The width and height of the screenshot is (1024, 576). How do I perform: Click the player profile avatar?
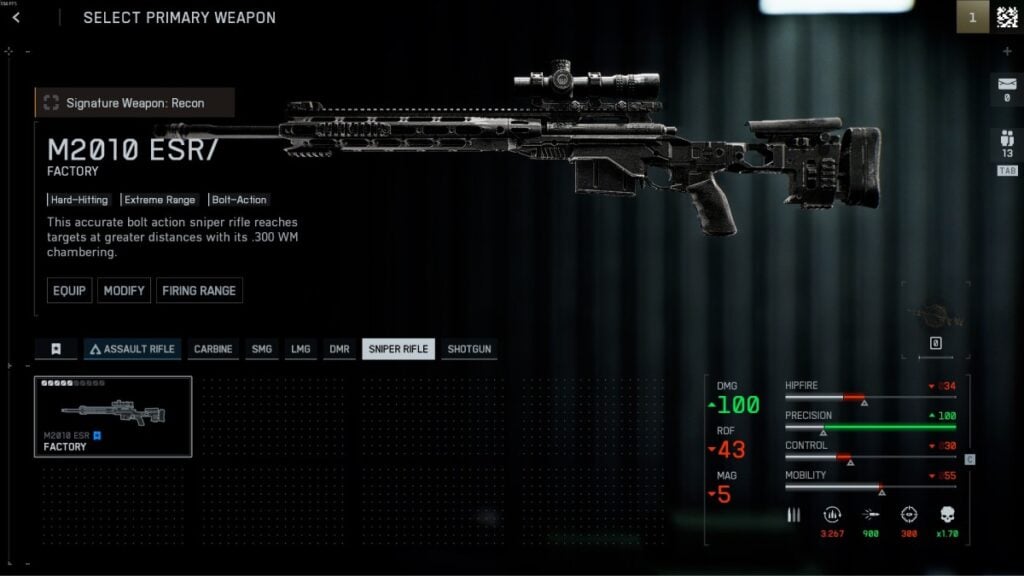tap(1006, 17)
